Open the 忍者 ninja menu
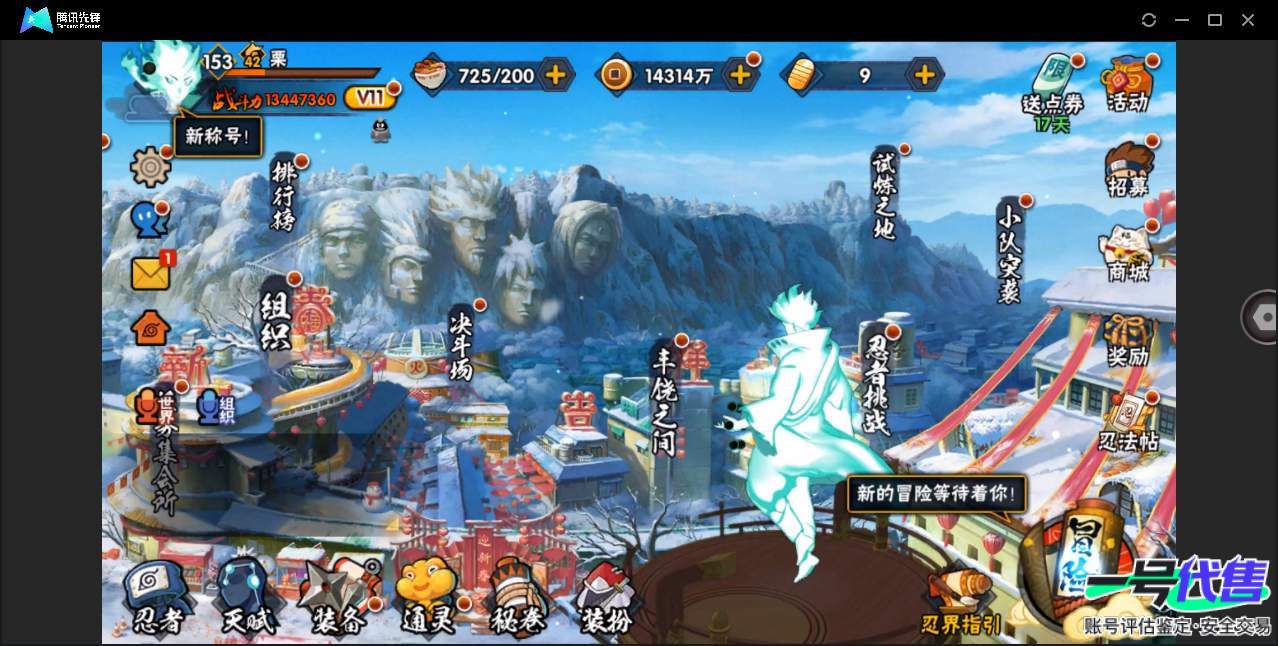The height and width of the screenshot is (646, 1278). point(157,598)
